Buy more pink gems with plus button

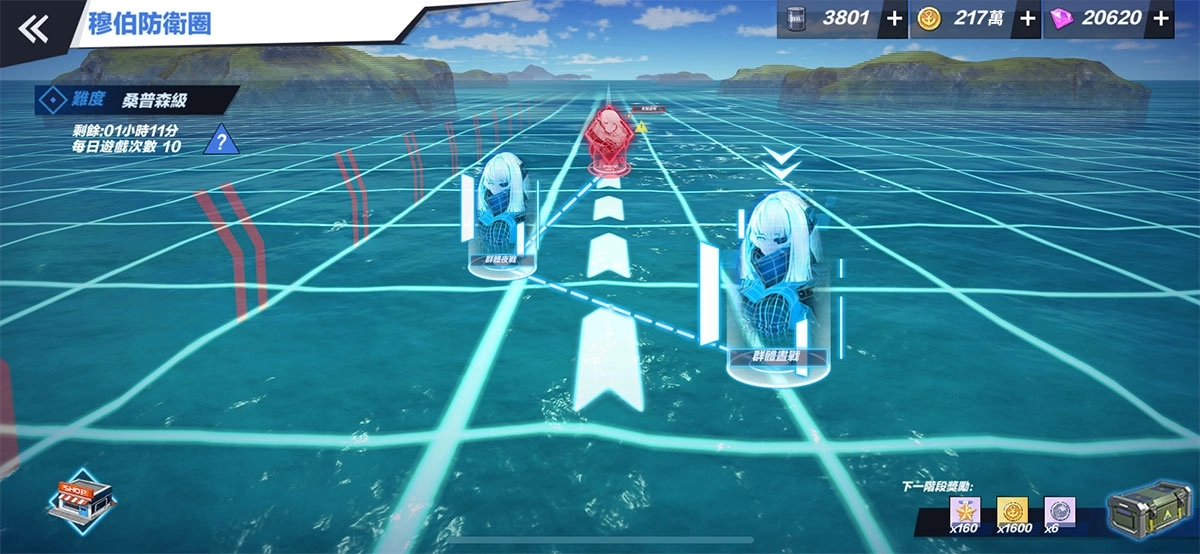point(1160,20)
